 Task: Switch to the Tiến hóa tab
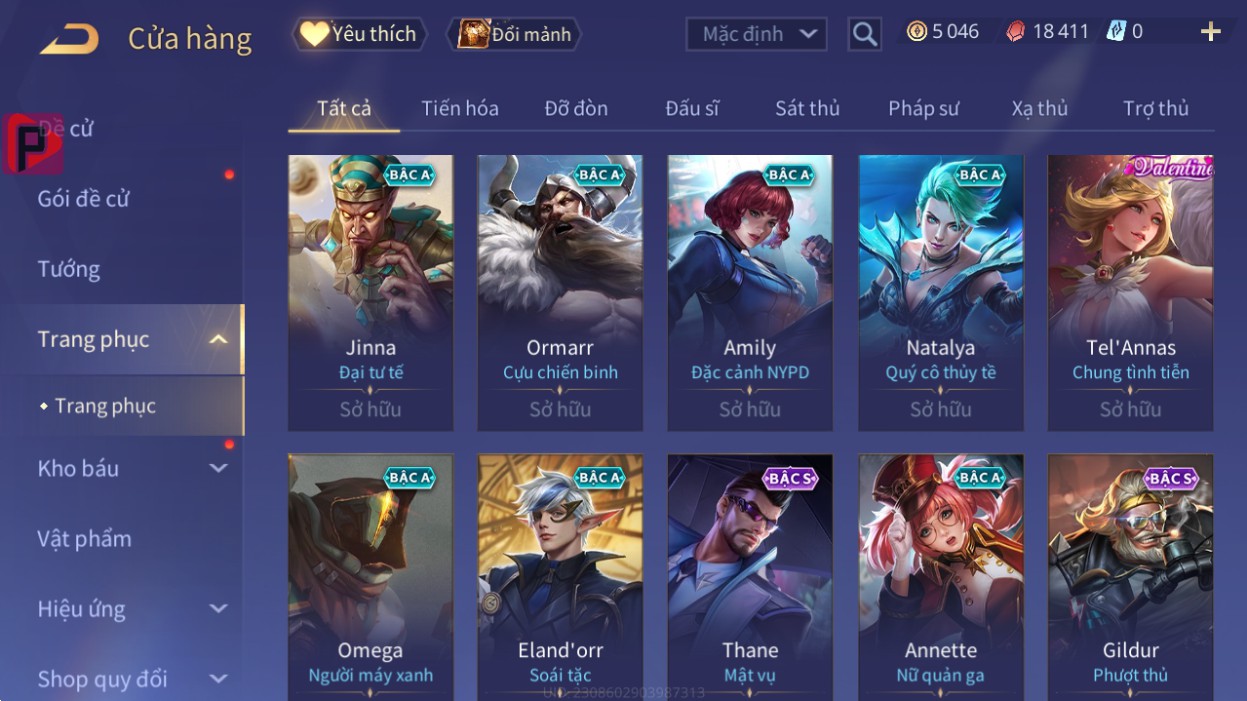pos(460,108)
